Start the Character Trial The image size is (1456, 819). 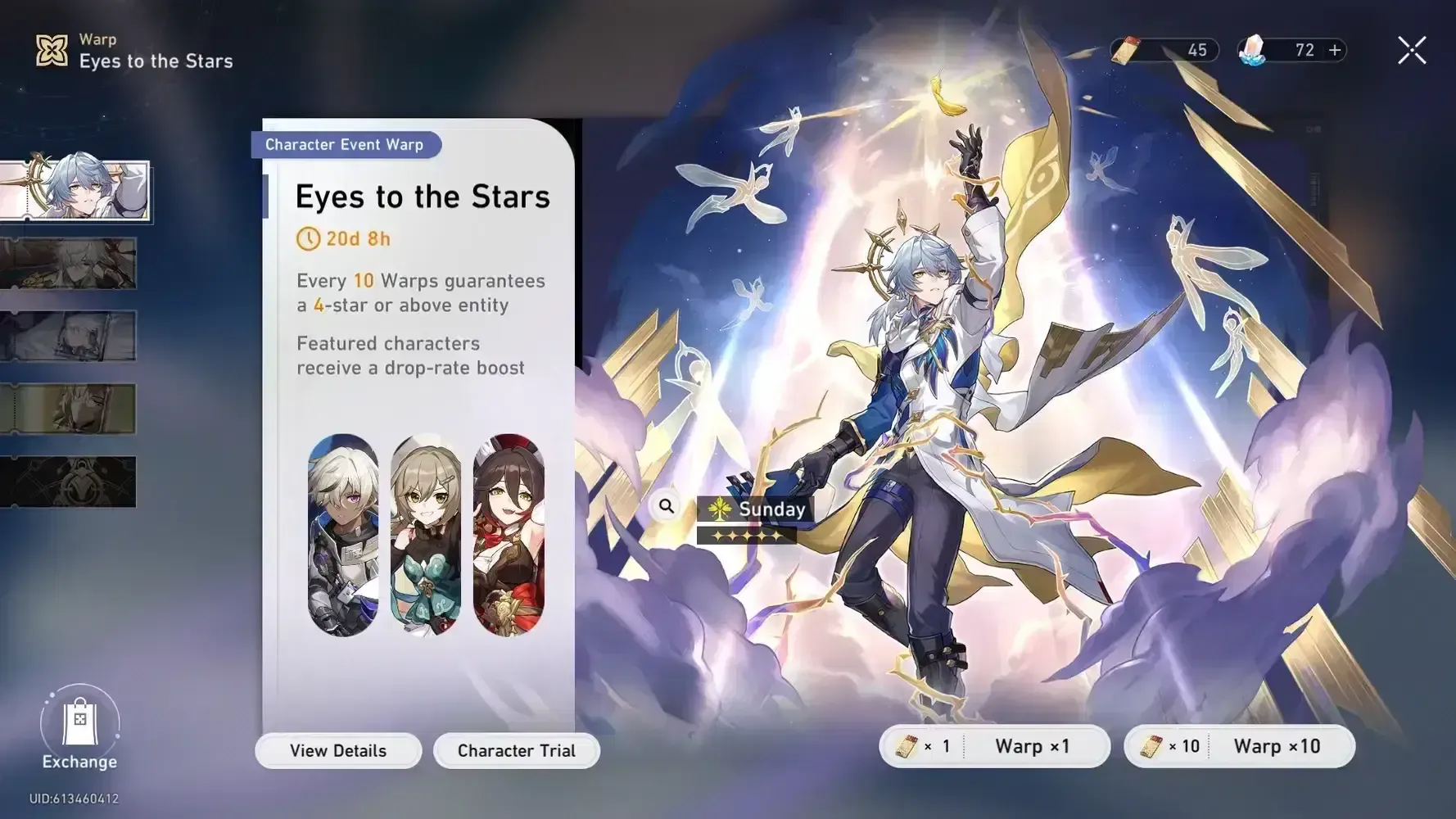pyautogui.click(x=517, y=750)
